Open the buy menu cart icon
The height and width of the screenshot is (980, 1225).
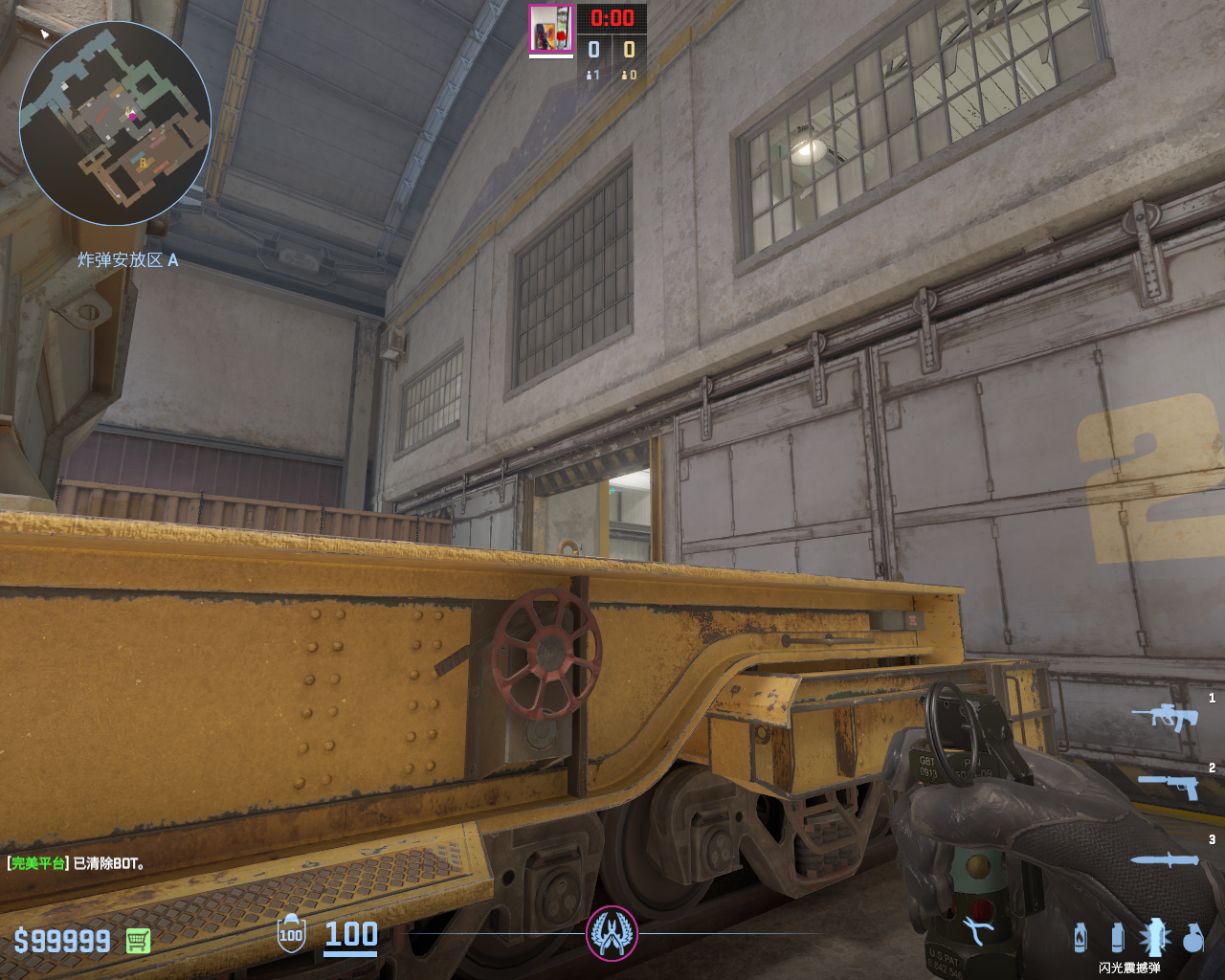[139, 942]
